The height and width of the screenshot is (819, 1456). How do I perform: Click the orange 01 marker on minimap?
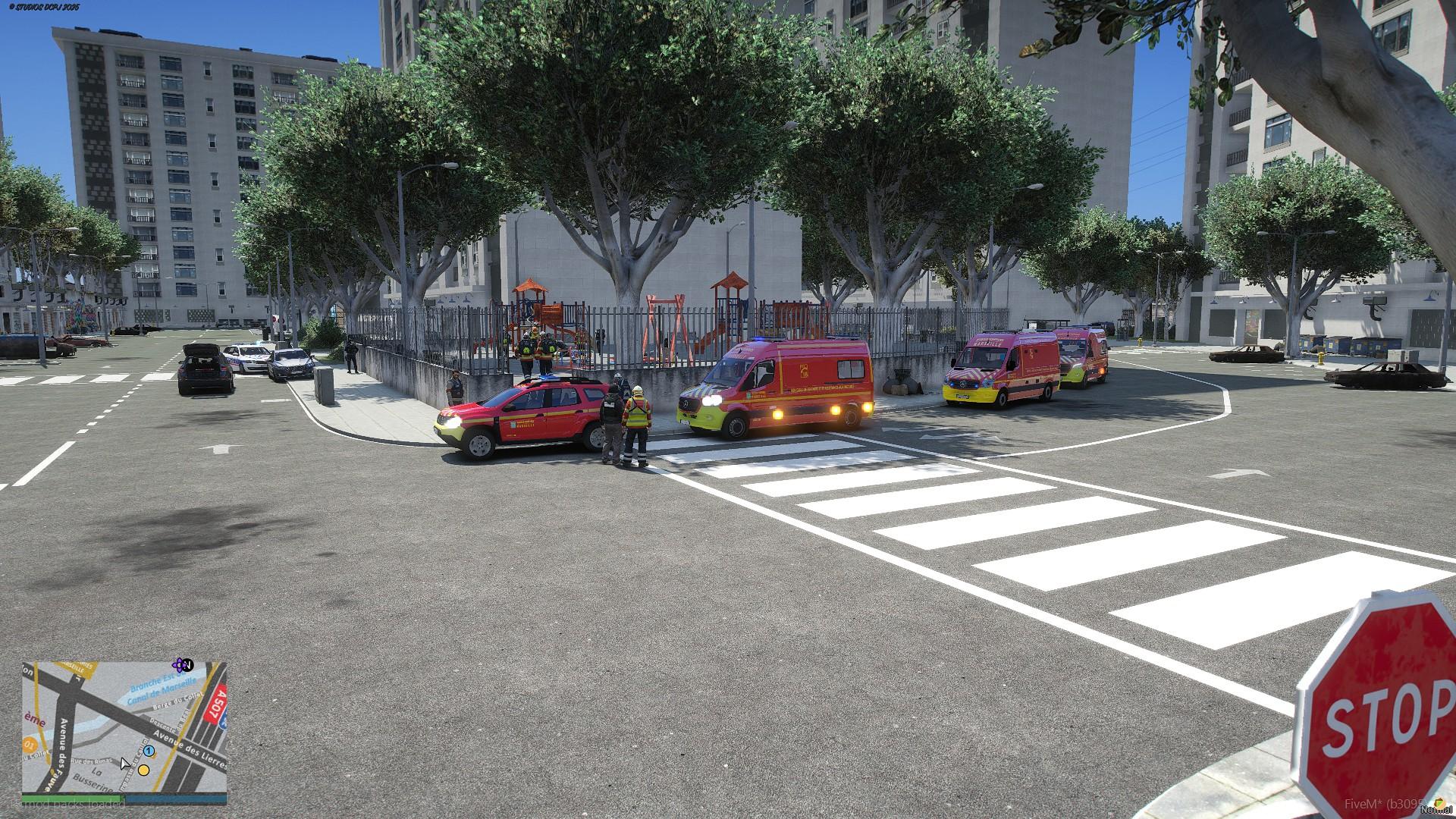29,745
